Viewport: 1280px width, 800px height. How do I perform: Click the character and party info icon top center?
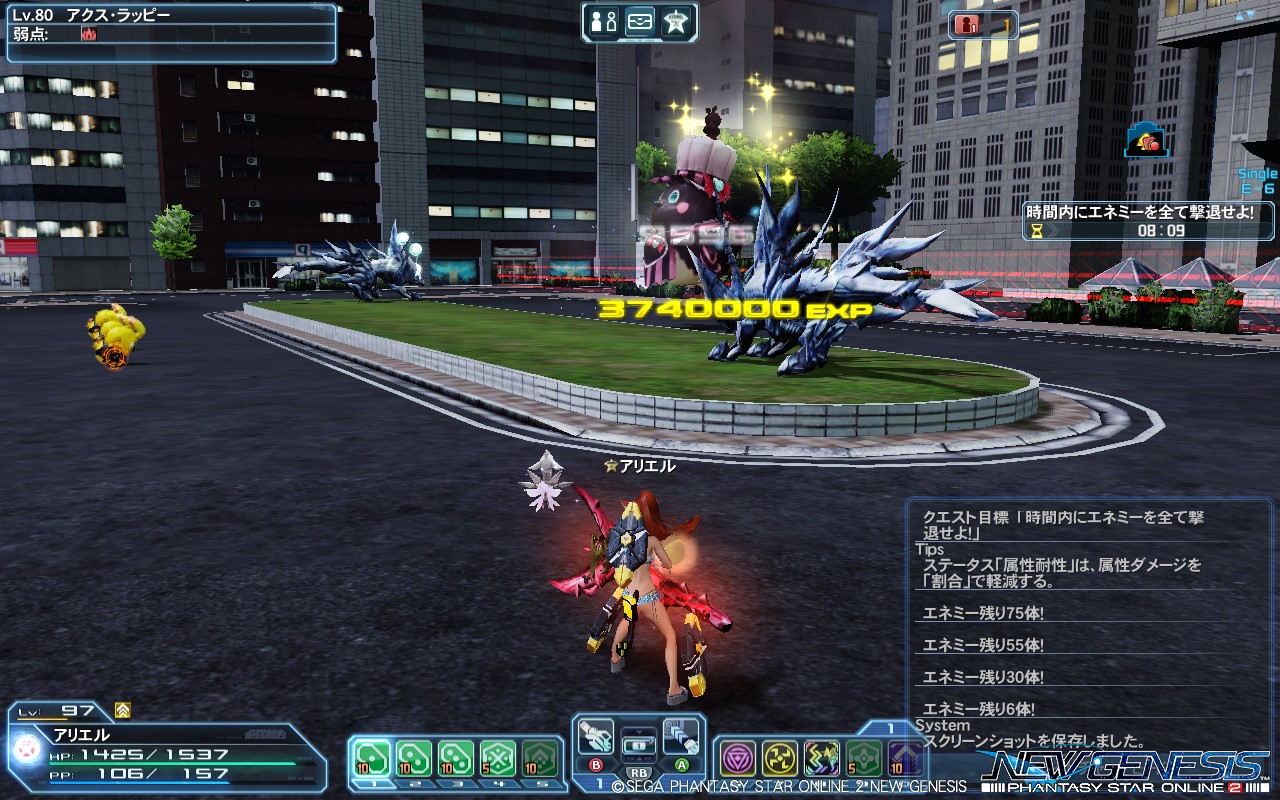602,22
